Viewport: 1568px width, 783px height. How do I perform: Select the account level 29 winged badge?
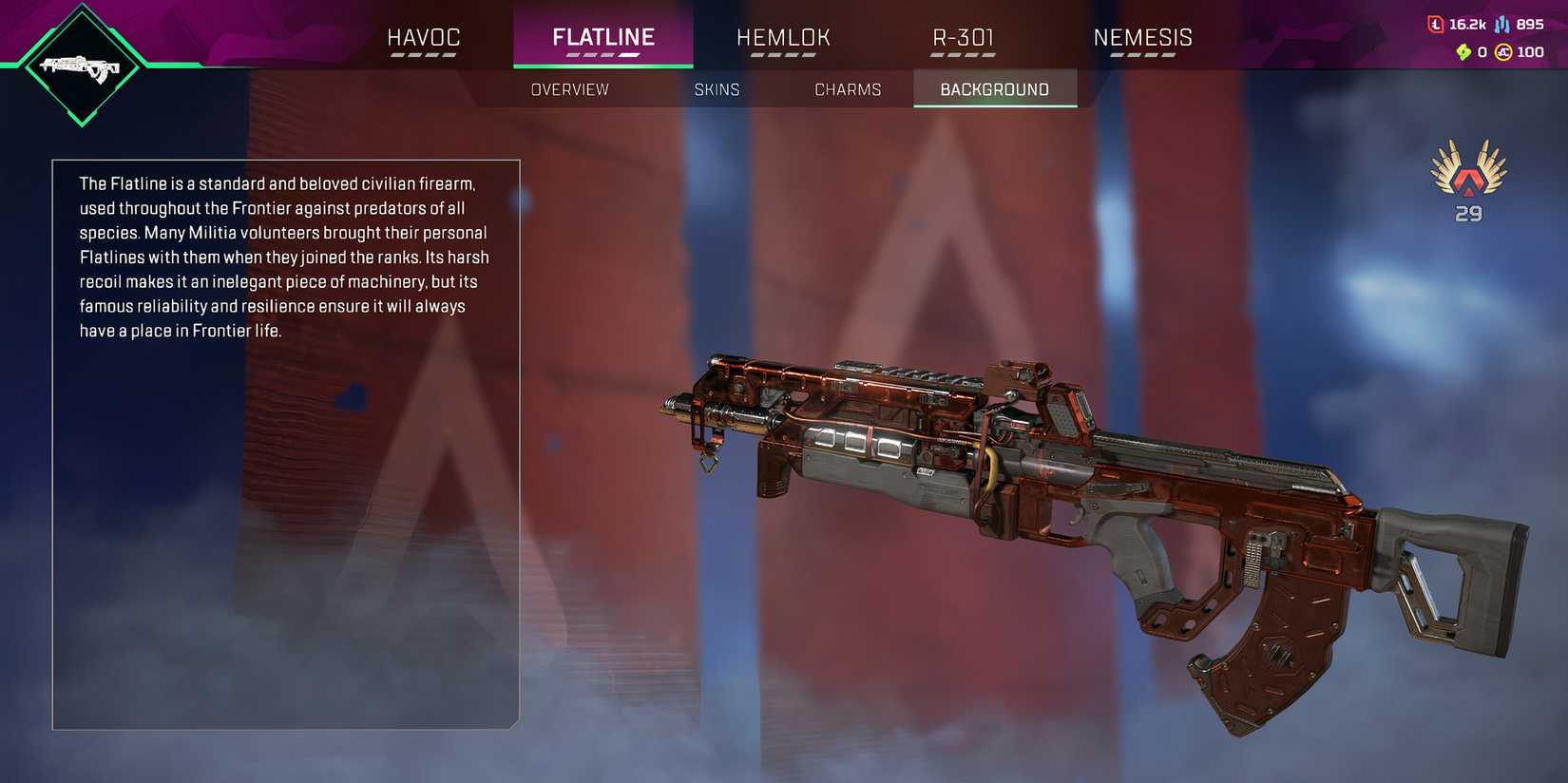[x=1466, y=185]
